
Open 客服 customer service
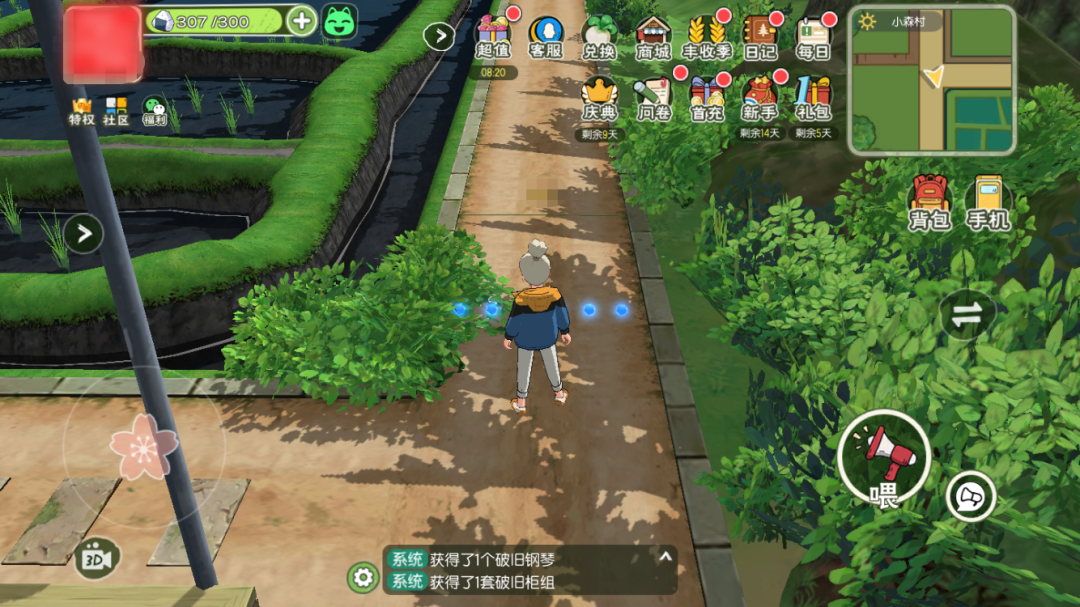tap(546, 36)
